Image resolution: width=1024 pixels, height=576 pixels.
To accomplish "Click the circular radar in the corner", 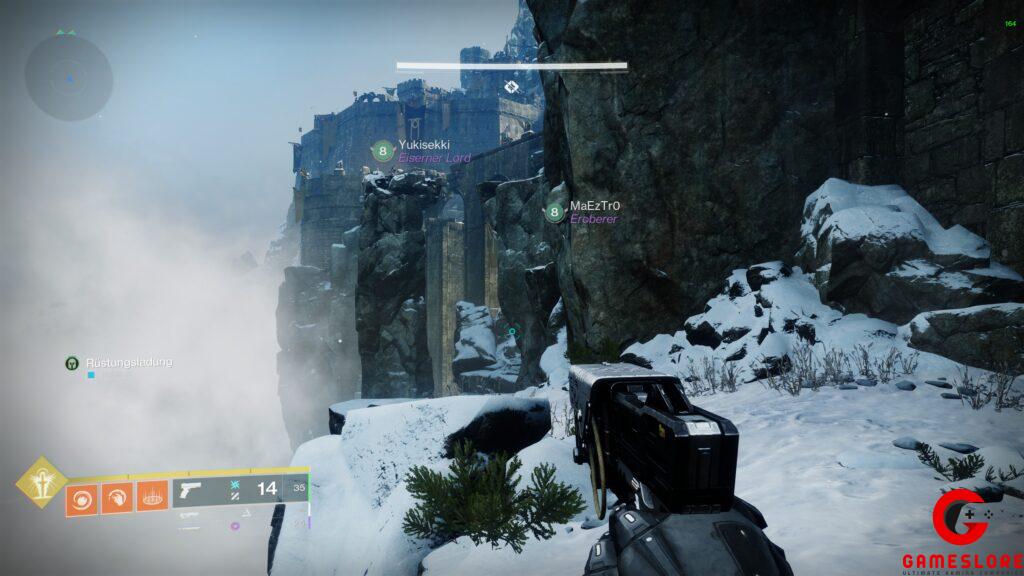I will [x=68, y=77].
